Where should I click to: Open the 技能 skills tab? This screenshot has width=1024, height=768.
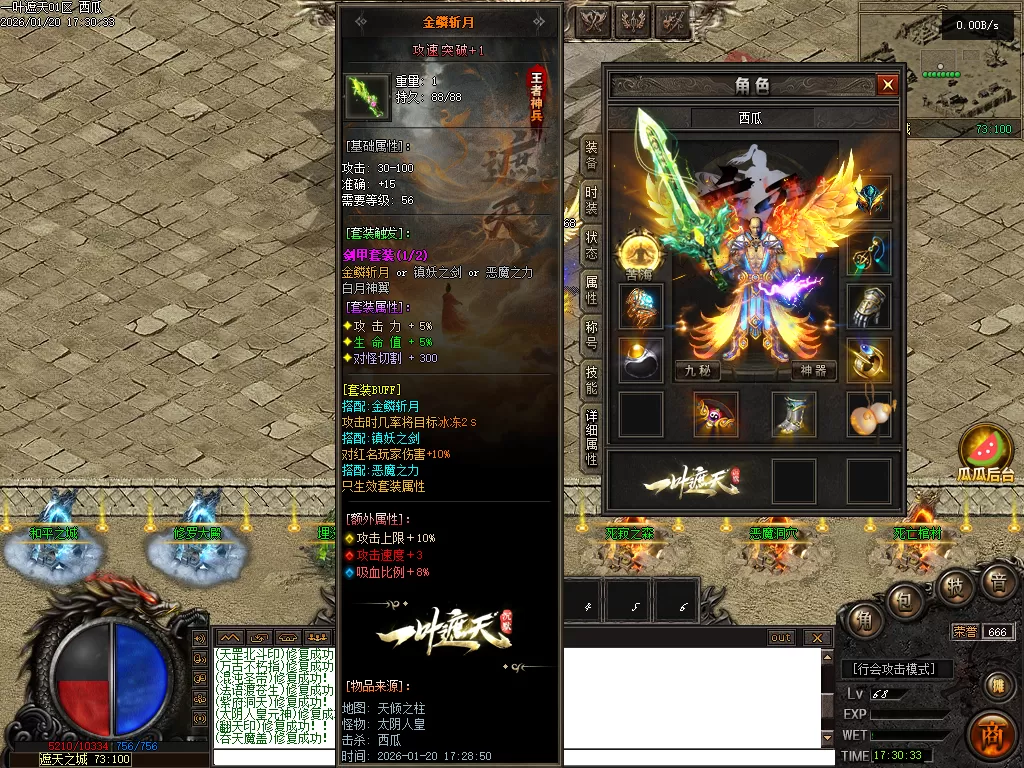coord(591,381)
